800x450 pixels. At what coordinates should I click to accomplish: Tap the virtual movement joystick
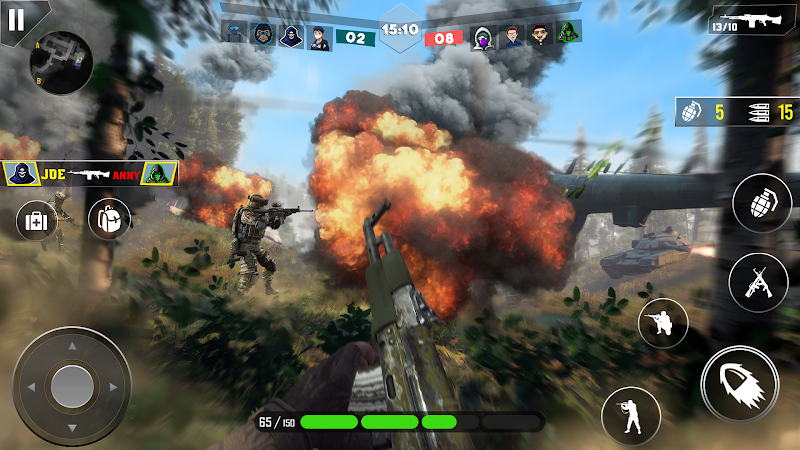click(72, 385)
